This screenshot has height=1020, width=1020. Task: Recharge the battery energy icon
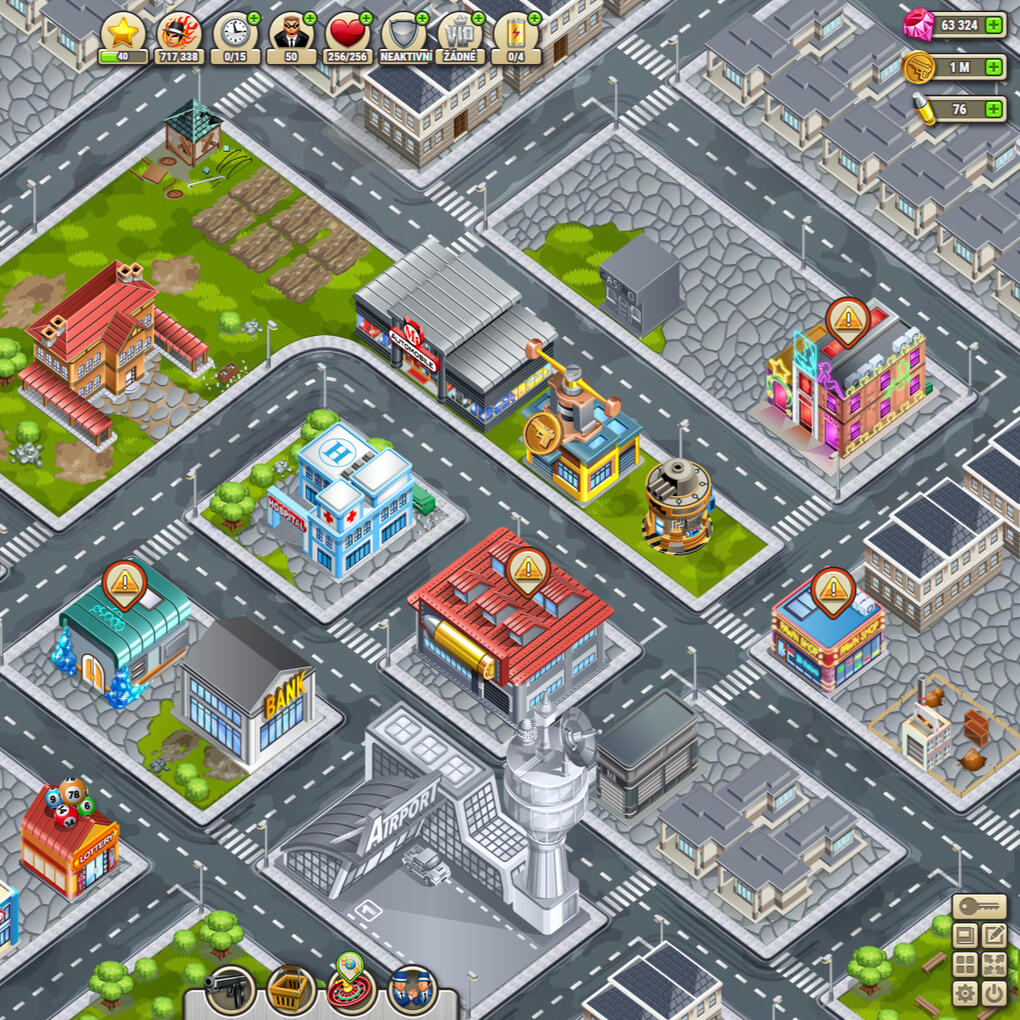tap(516, 33)
